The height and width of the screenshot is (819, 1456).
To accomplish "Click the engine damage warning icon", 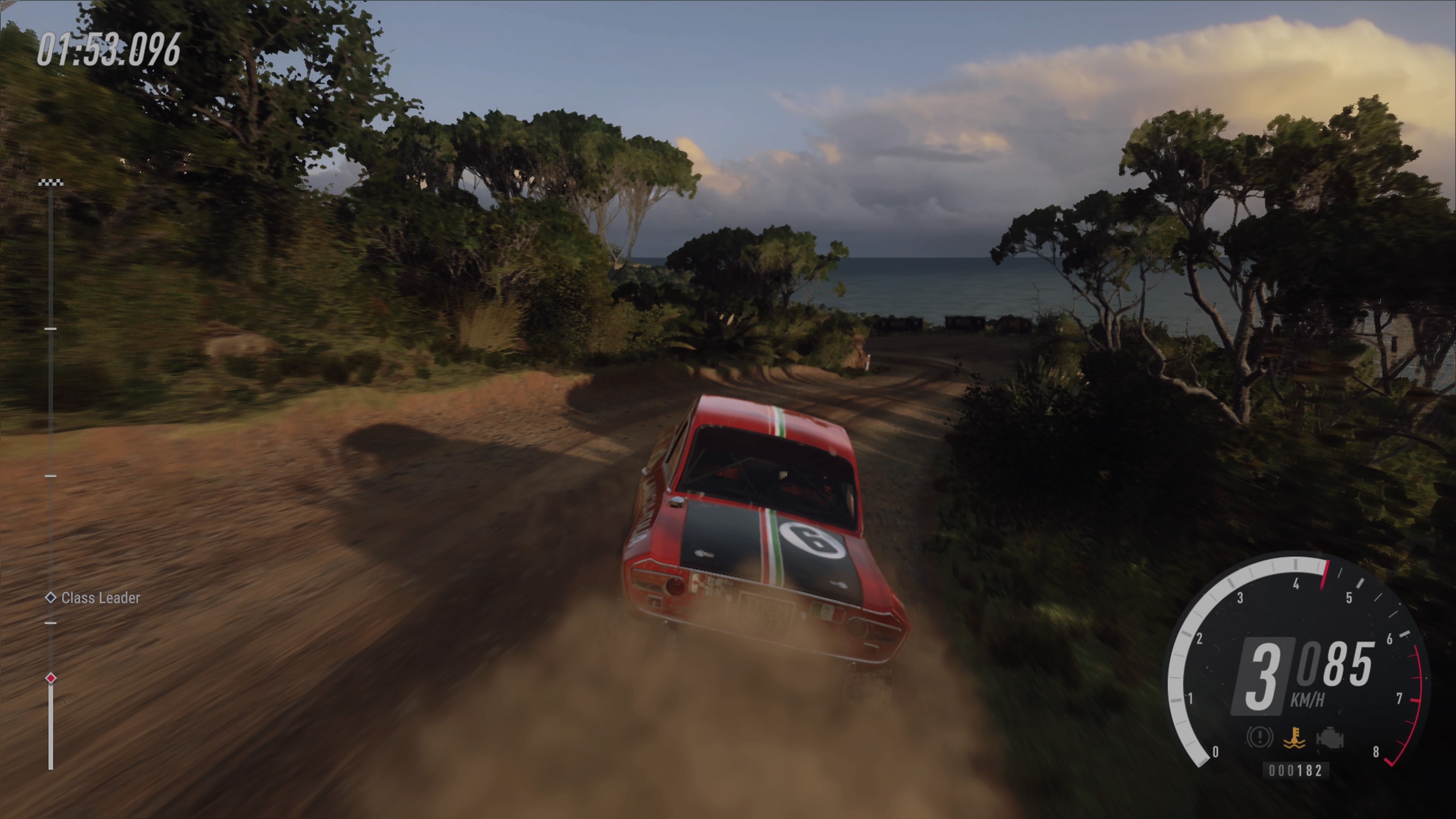I will pyautogui.click(x=1329, y=738).
